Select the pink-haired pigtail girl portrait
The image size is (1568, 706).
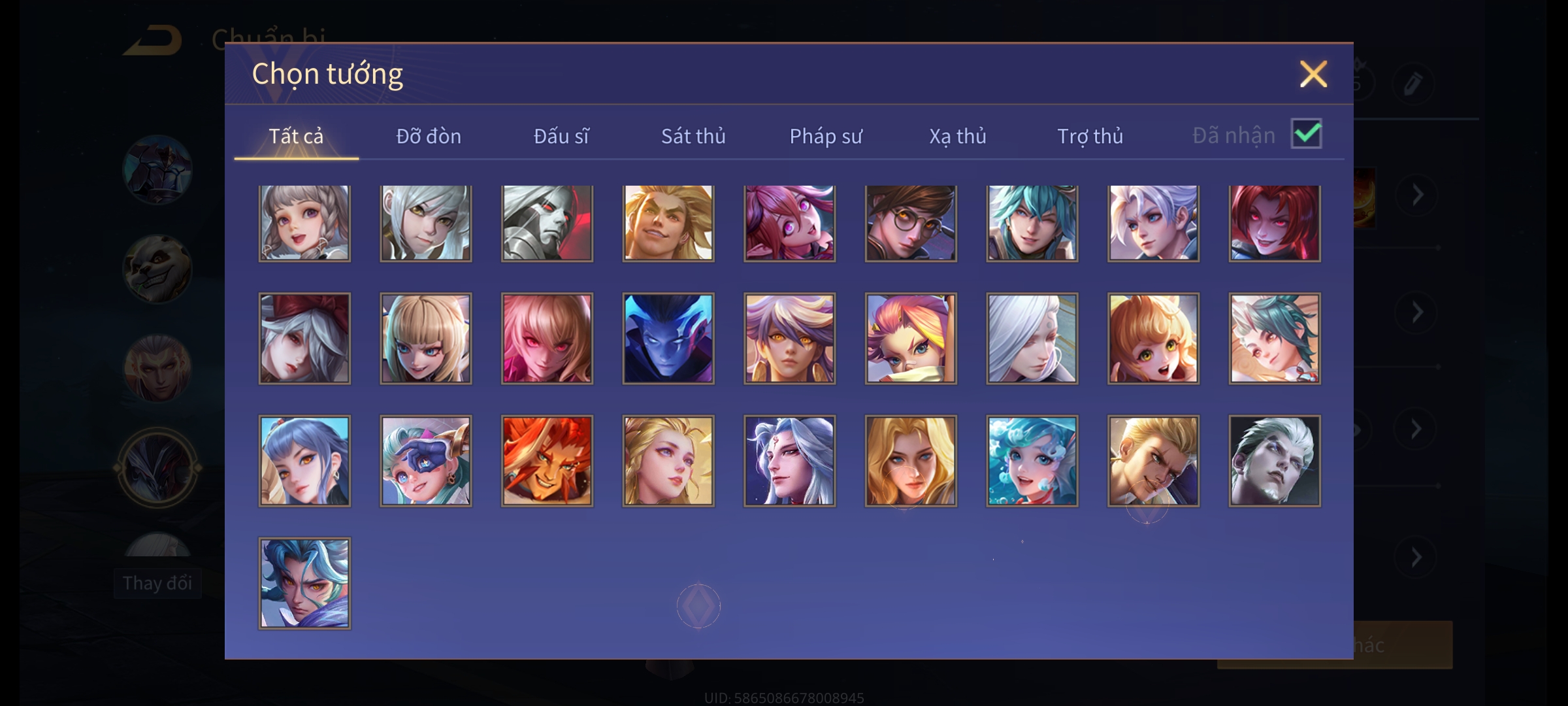[x=789, y=223]
